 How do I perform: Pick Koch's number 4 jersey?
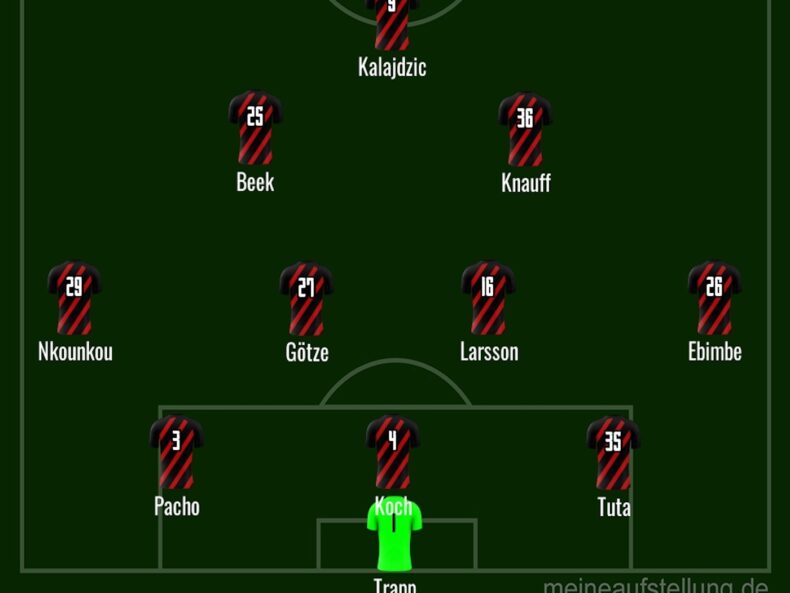point(393,450)
